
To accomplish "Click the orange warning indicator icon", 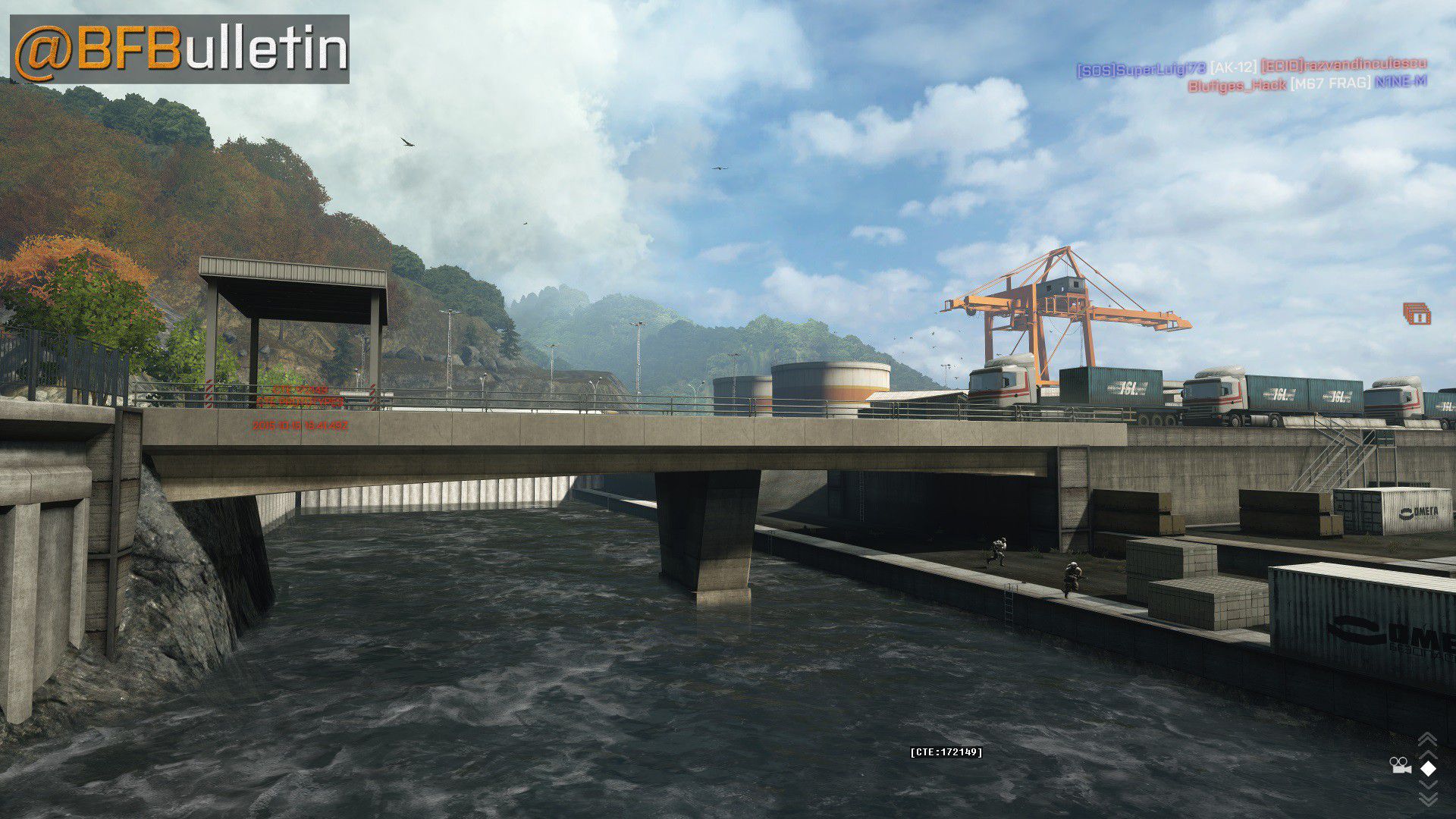I will (x=1417, y=314).
